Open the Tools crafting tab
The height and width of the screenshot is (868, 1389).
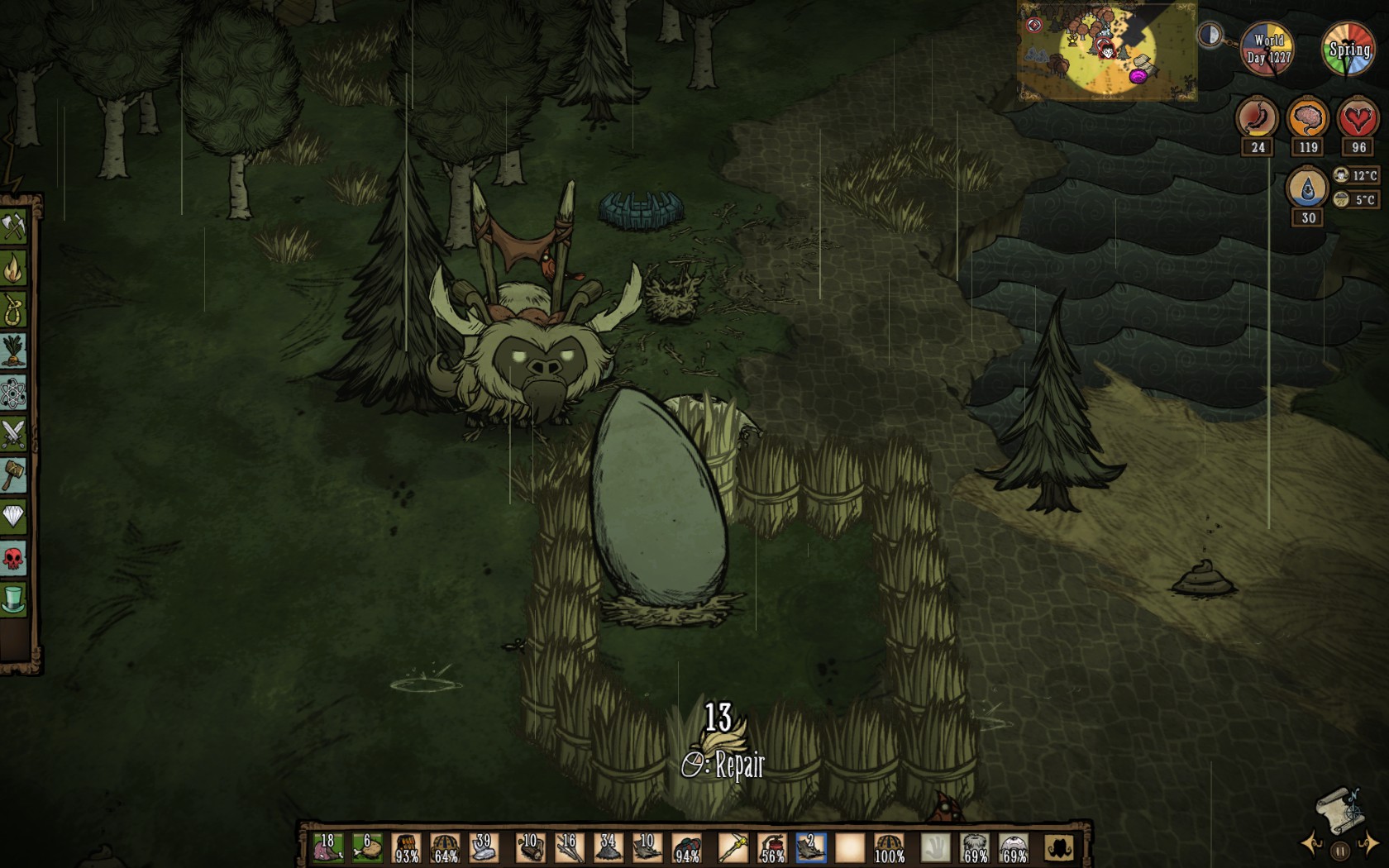tap(14, 227)
